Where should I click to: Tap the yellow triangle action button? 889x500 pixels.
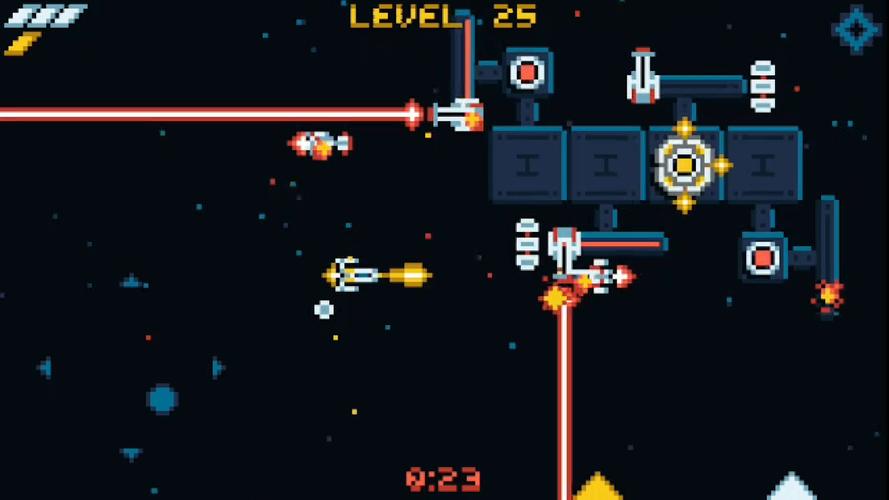tap(598, 488)
